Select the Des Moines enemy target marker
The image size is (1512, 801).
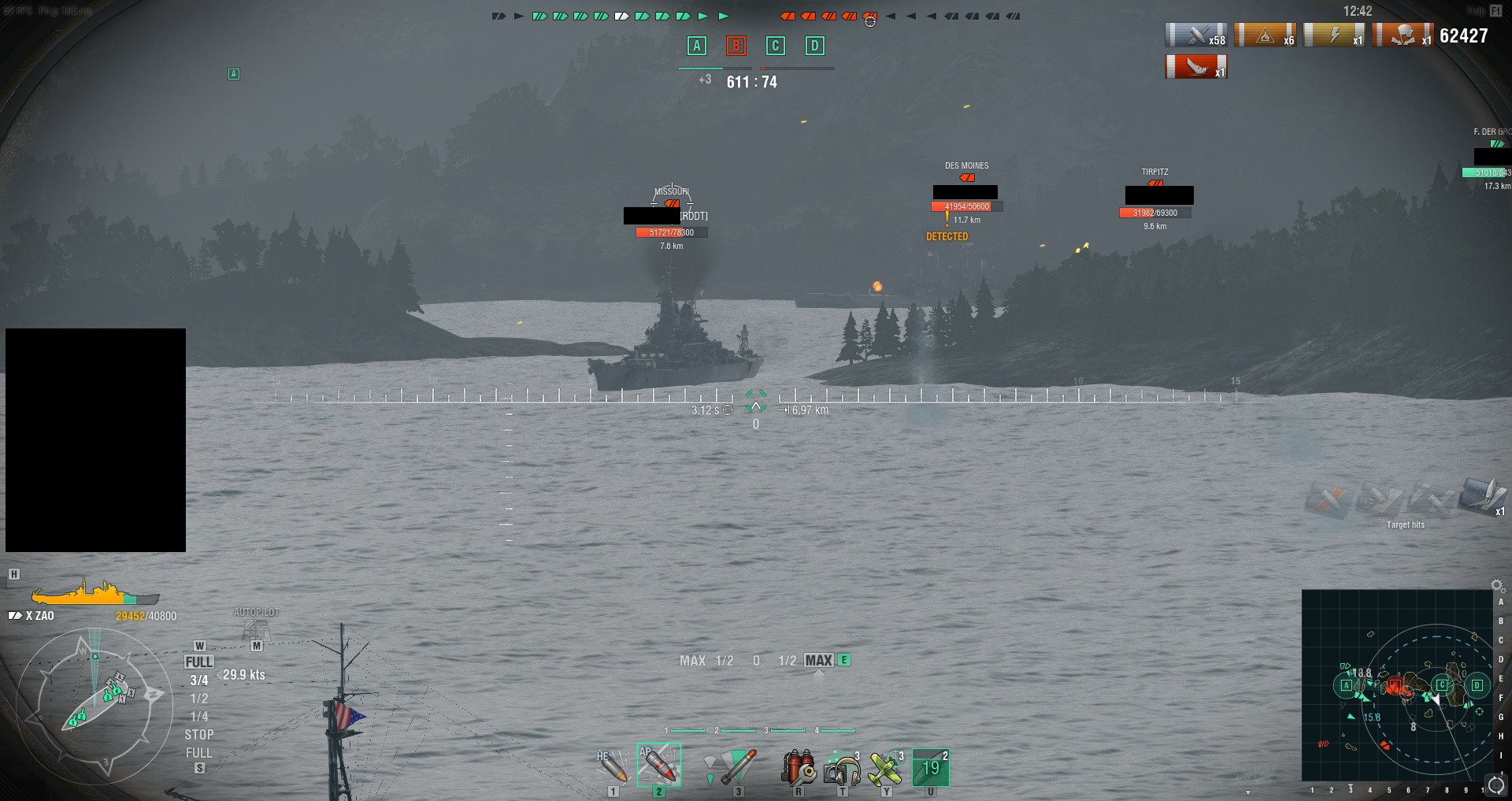[x=966, y=177]
